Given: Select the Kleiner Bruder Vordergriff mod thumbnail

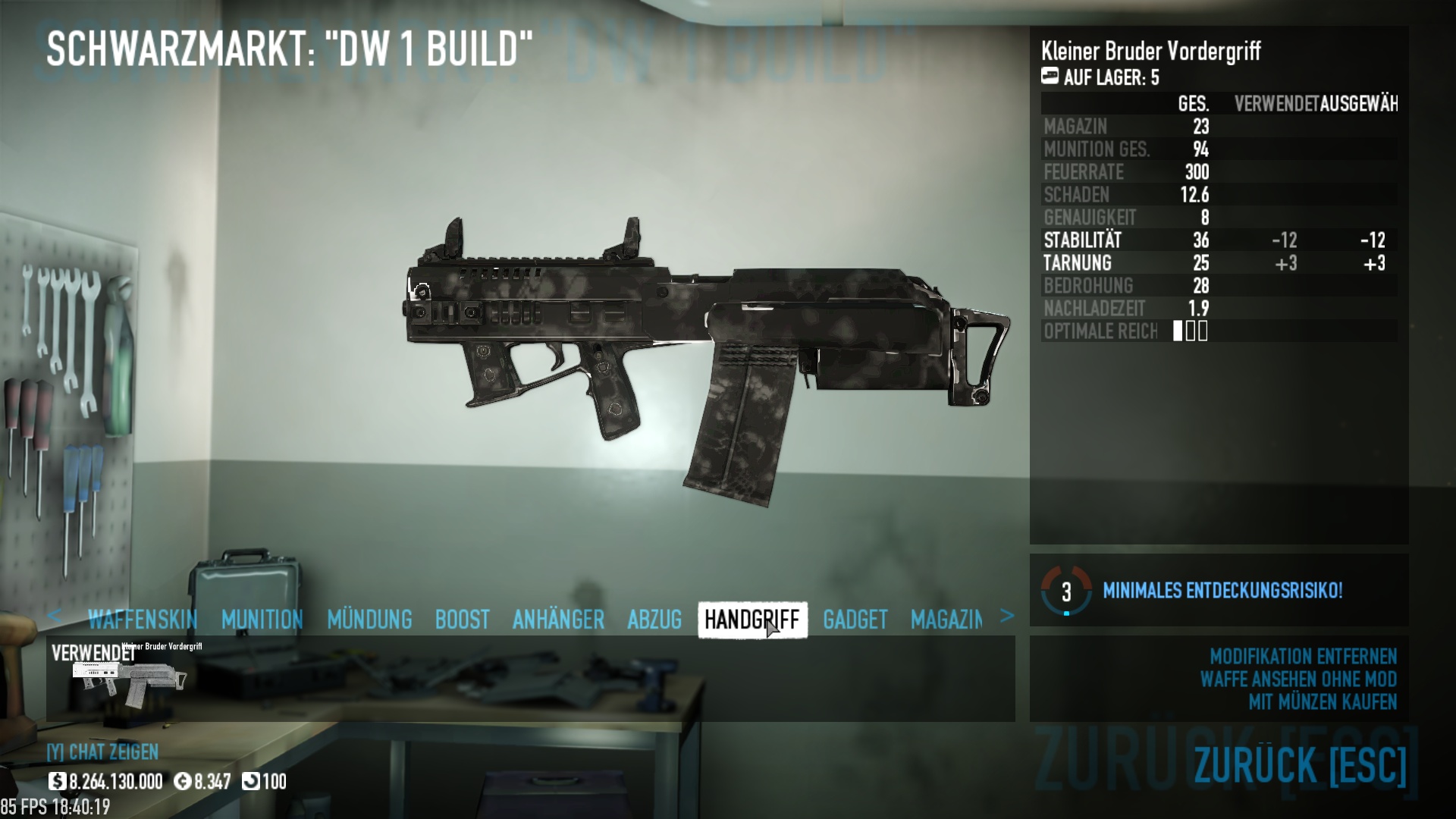Looking at the screenshot, I should click(127, 679).
